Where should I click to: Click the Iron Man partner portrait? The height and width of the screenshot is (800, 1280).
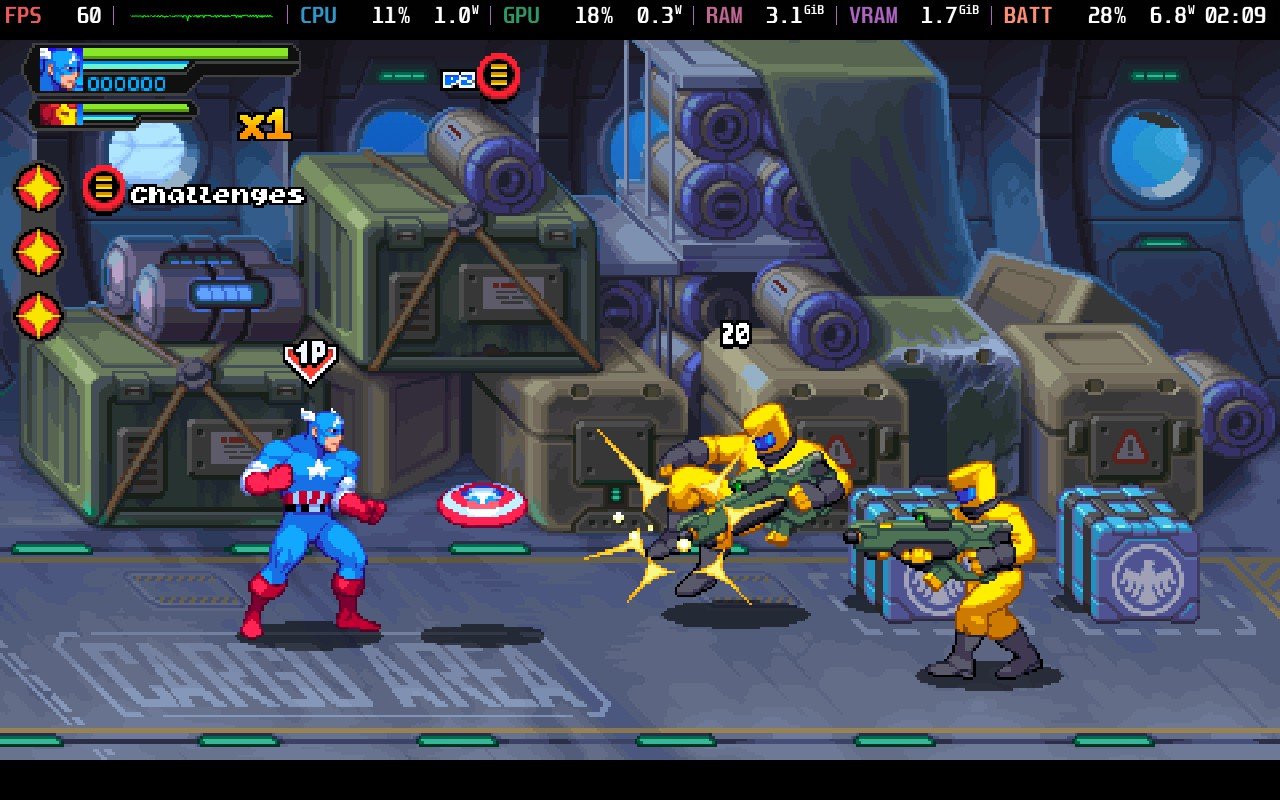58,114
